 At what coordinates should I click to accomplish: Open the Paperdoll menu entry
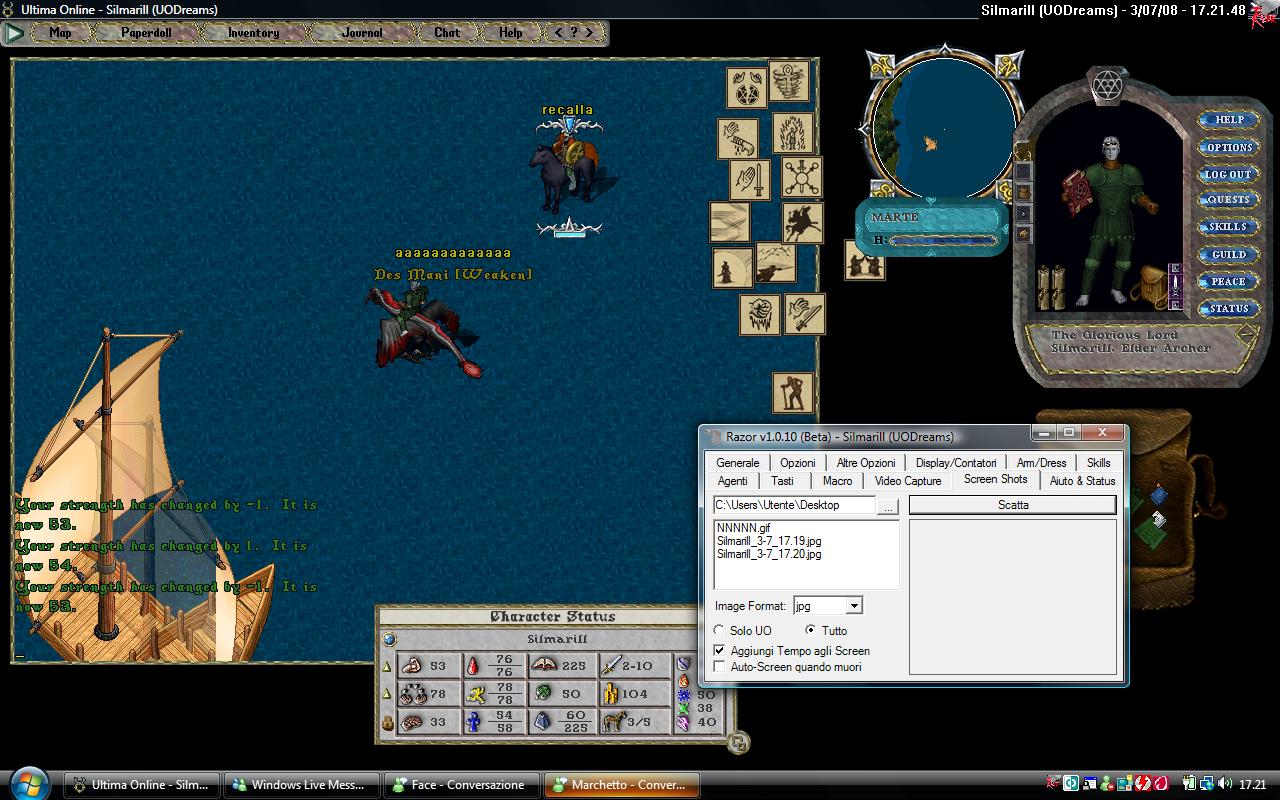[x=146, y=32]
